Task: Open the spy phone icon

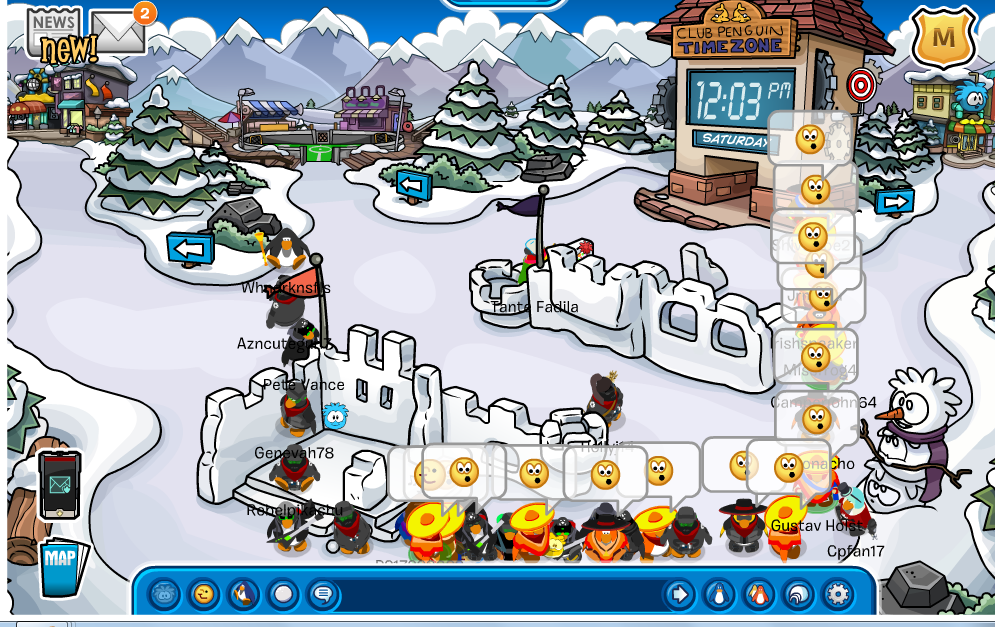Action: 59,485
